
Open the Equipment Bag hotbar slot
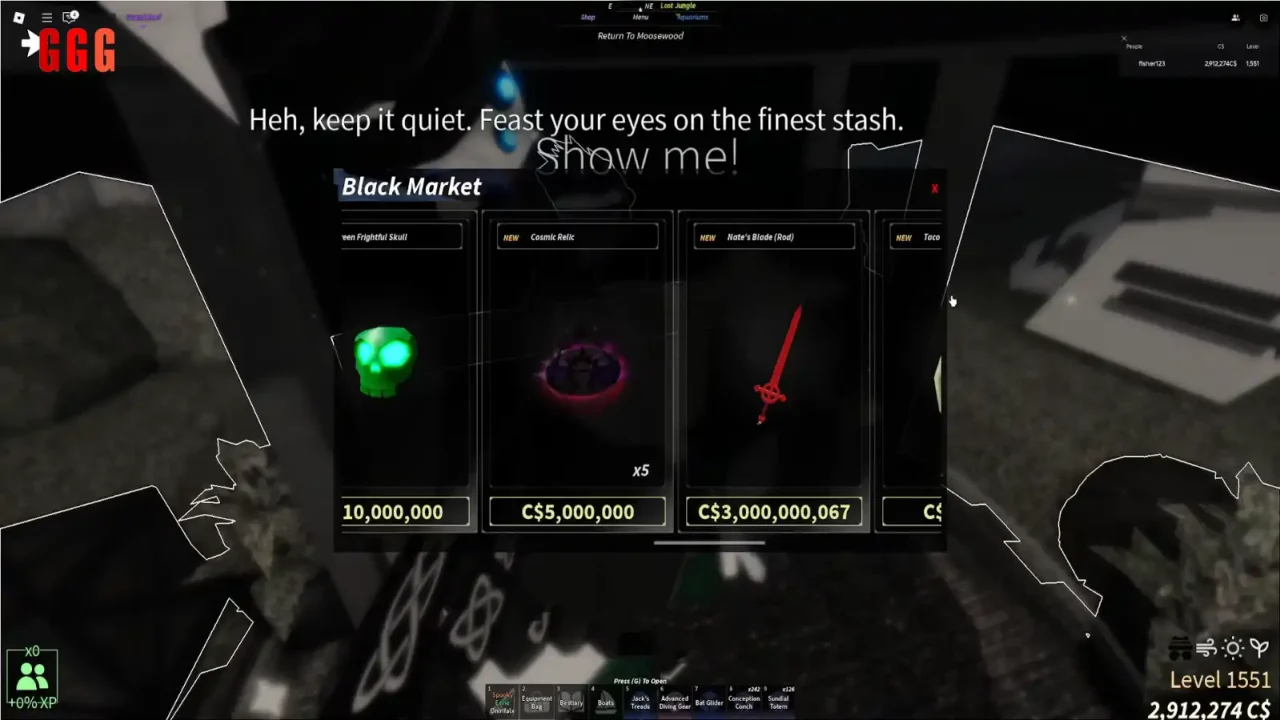click(x=537, y=701)
